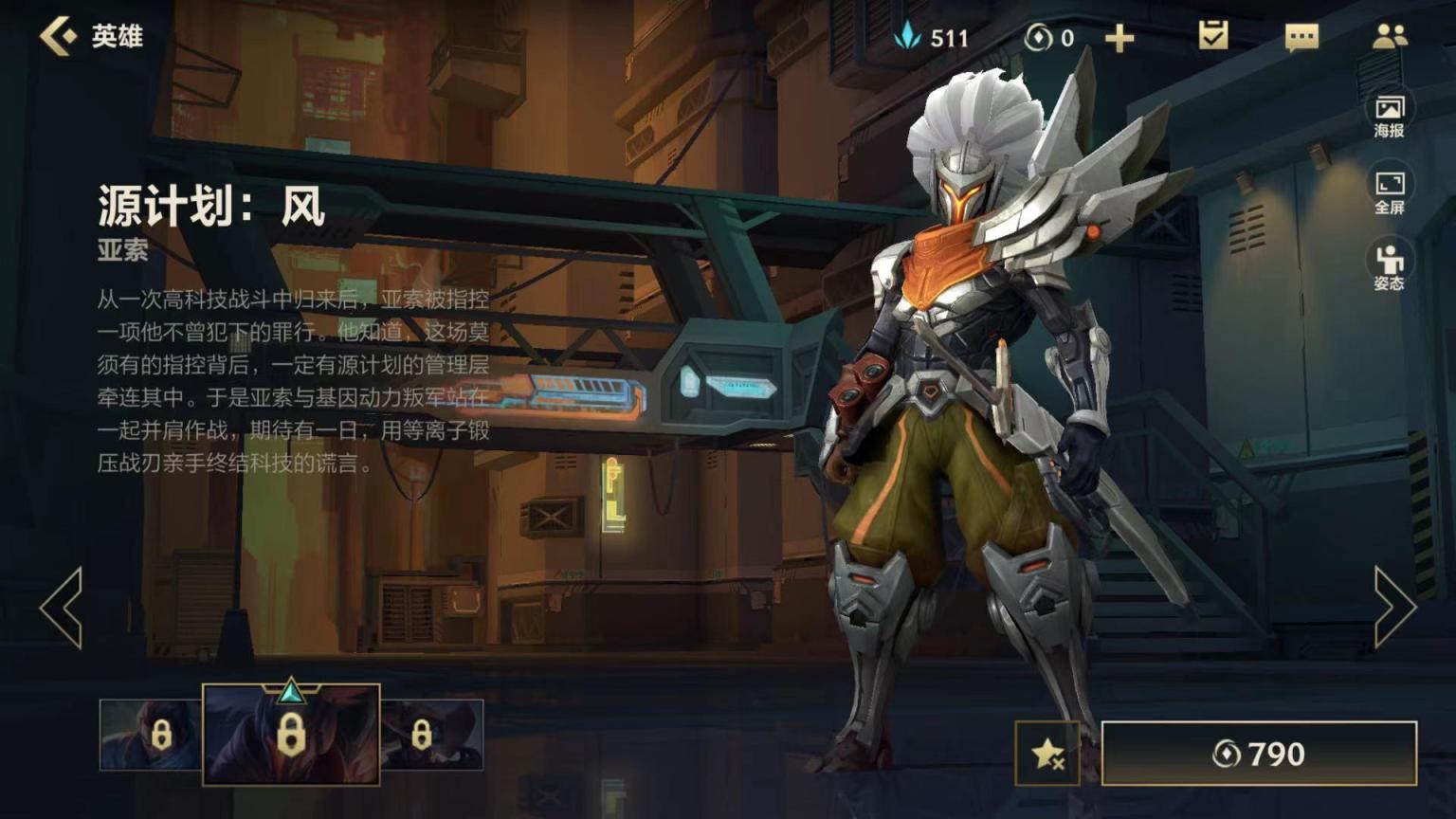Change the champion pose (姿态)
This screenshot has width=1456, height=819.
point(1389,266)
